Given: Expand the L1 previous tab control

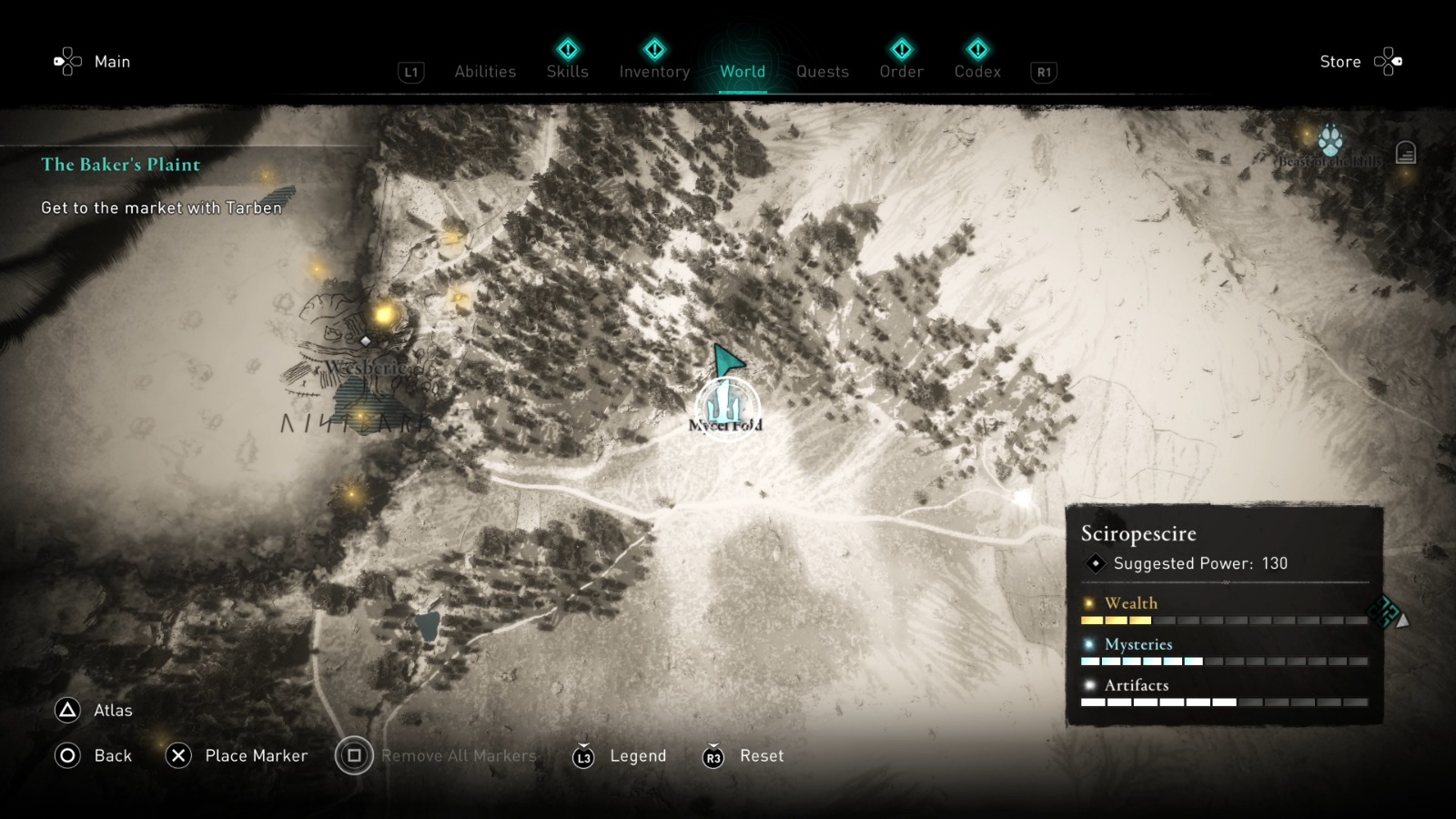Looking at the screenshot, I should [410, 71].
